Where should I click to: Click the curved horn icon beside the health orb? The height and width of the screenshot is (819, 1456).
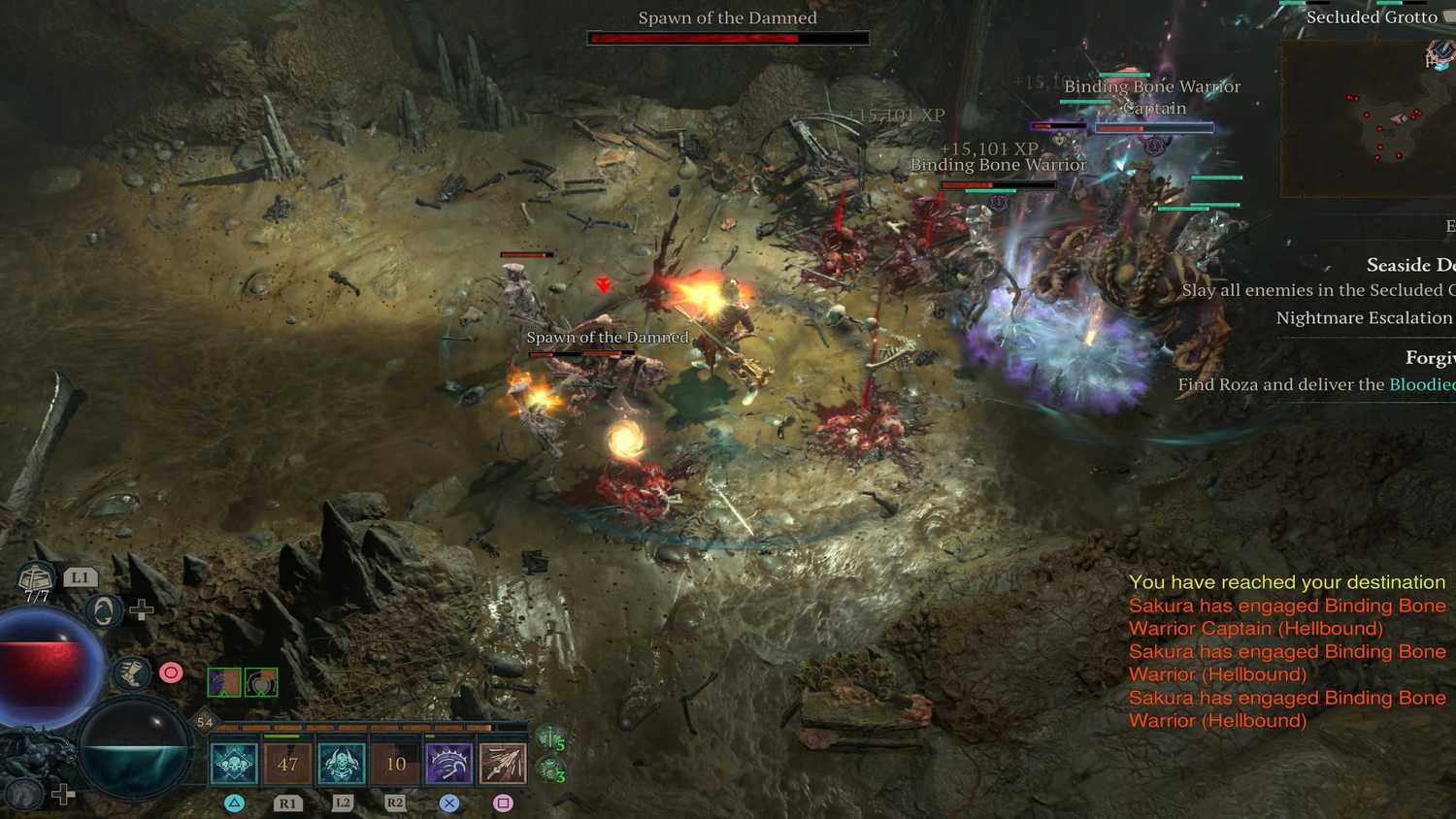(x=103, y=610)
